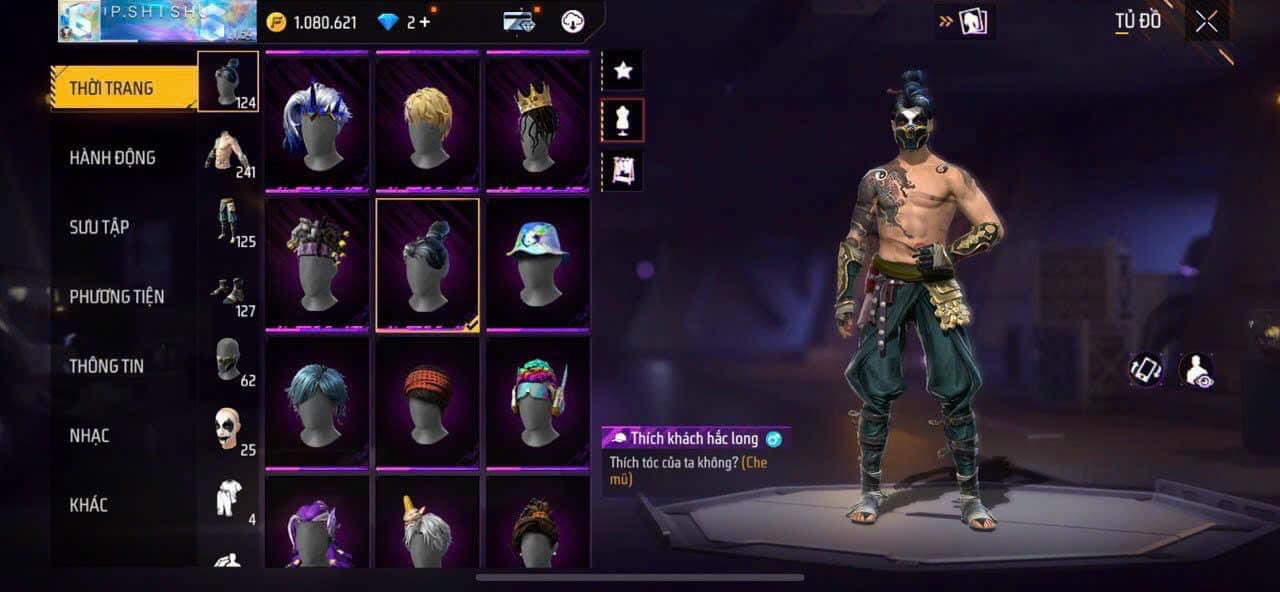Select the shirtless top subcategory
Image resolution: width=1280 pixels, height=592 pixels.
coord(229,152)
